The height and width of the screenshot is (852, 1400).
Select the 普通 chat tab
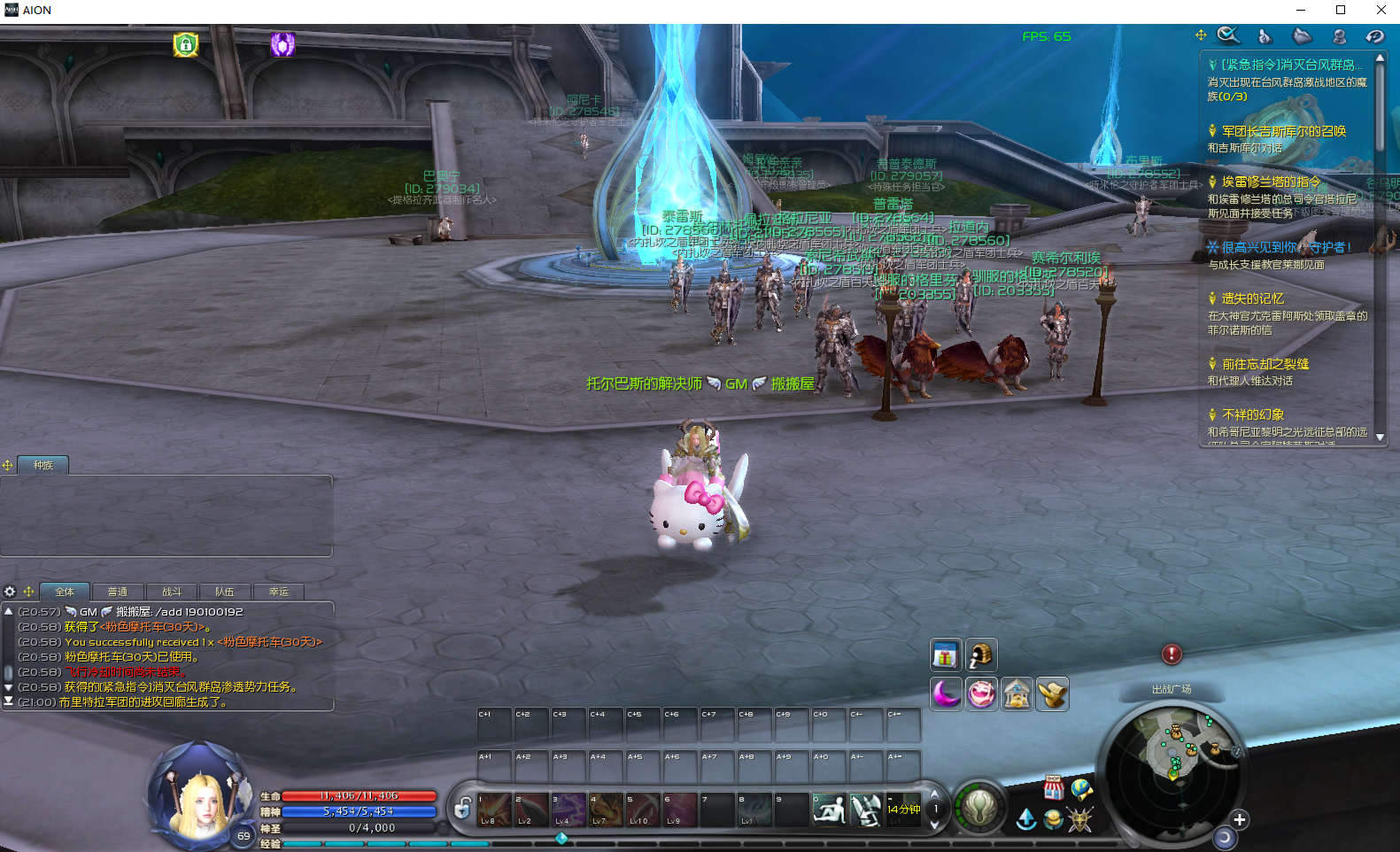click(118, 592)
